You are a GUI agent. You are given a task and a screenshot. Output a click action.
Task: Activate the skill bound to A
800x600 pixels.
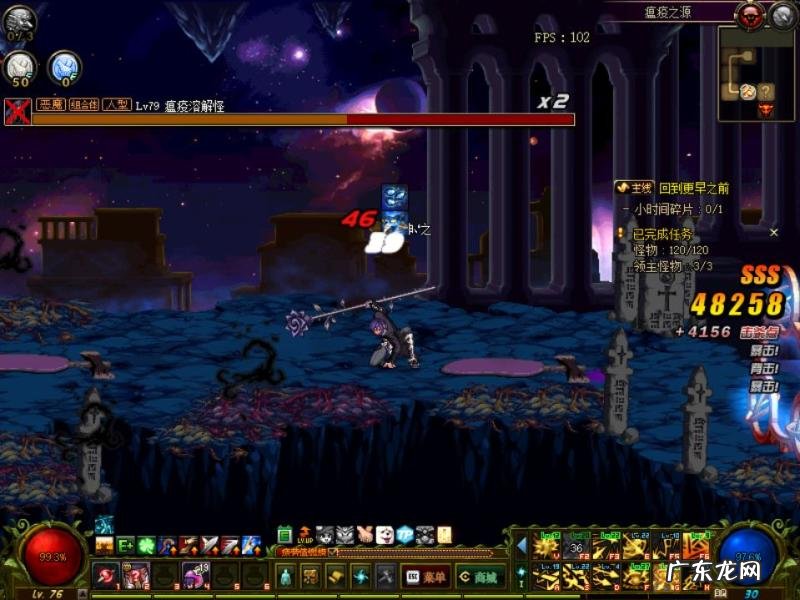547,576
